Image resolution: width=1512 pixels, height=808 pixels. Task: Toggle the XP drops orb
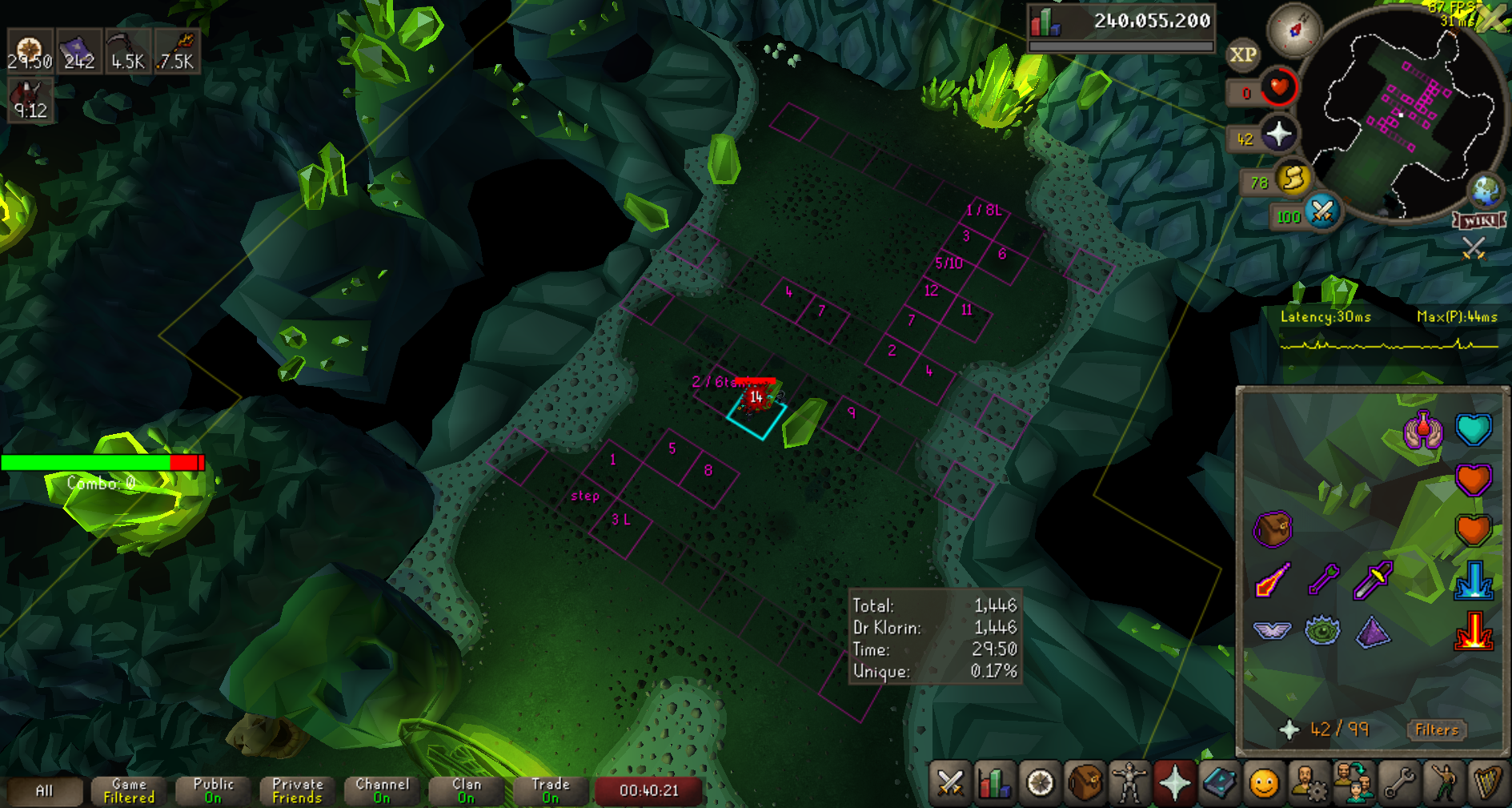tap(1242, 54)
